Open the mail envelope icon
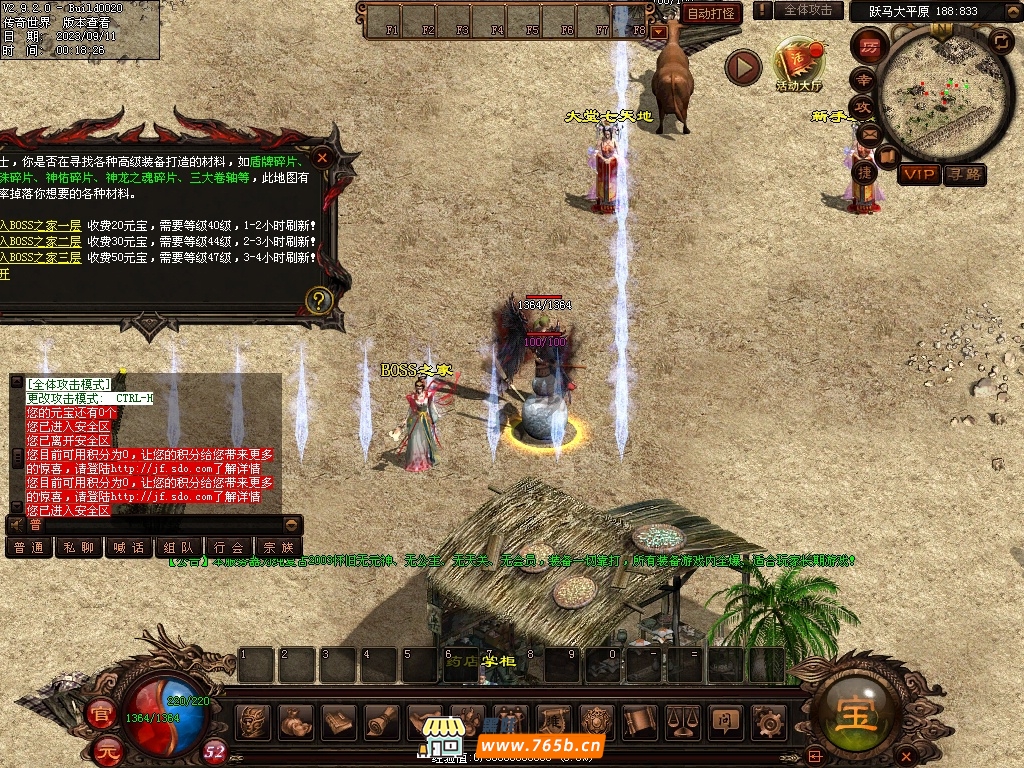 (x=868, y=133)
